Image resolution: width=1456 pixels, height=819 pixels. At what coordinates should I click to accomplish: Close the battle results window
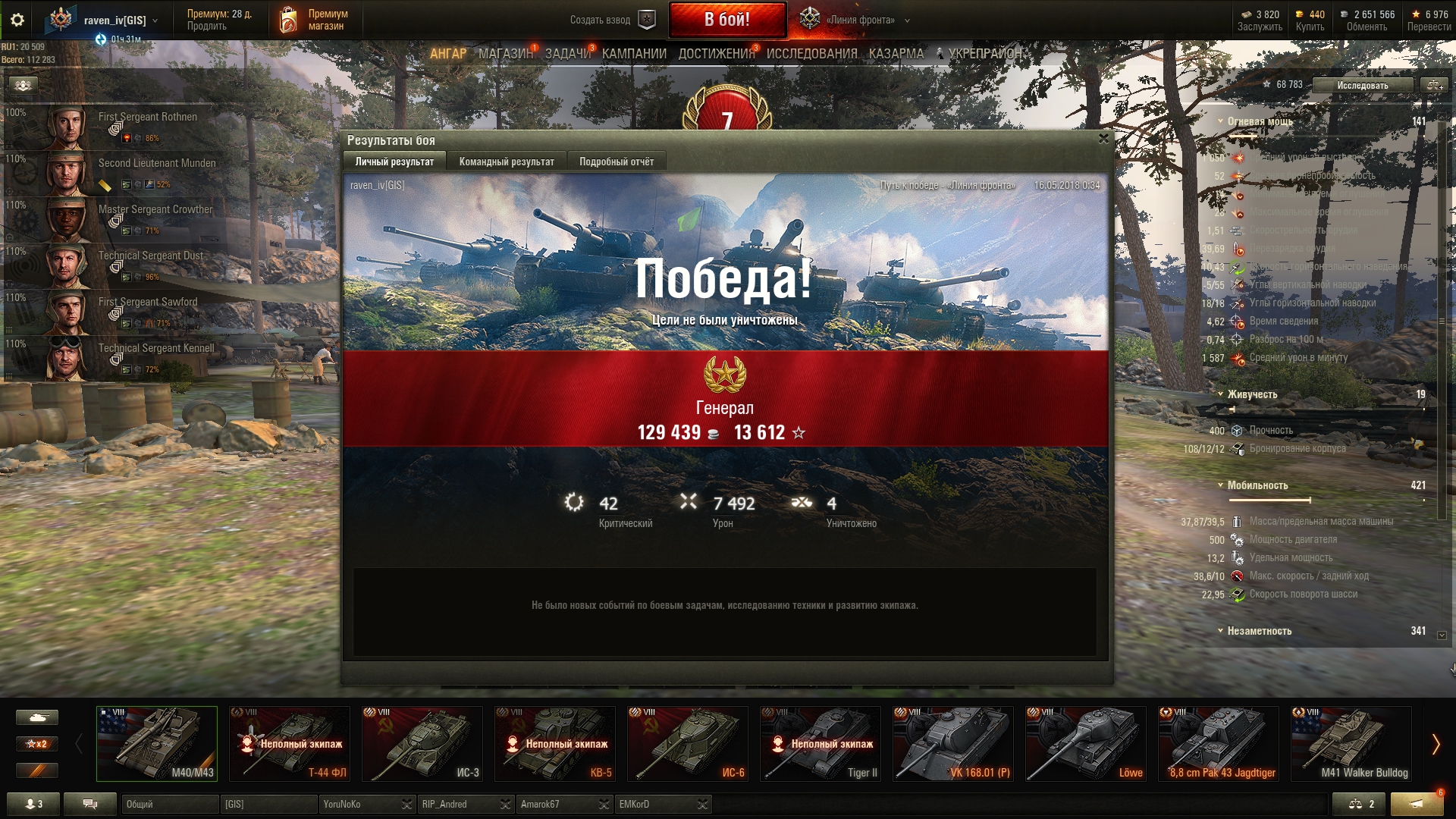1103,139
